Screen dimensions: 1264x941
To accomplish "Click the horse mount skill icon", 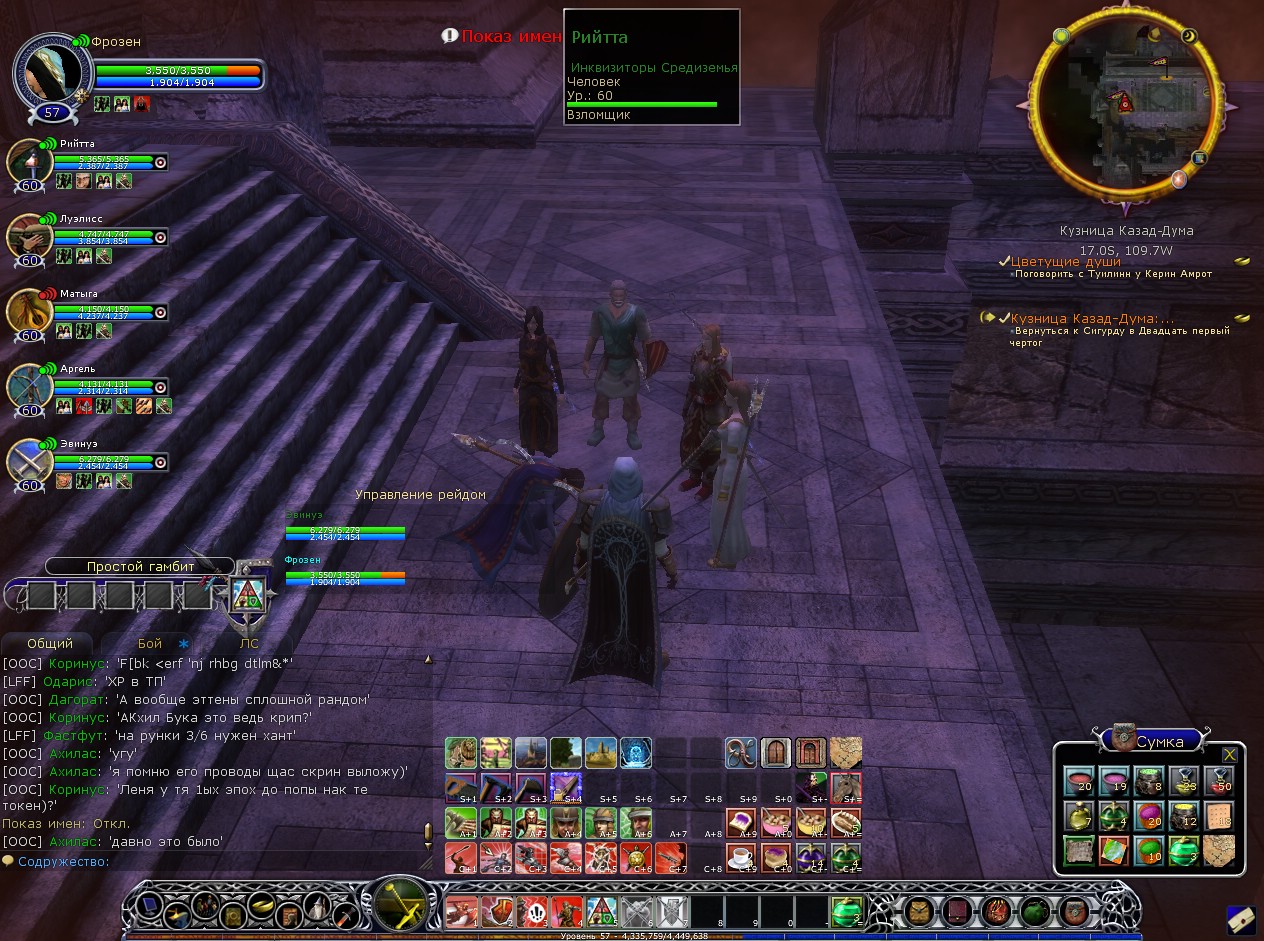I will click(x=846, y=788).
